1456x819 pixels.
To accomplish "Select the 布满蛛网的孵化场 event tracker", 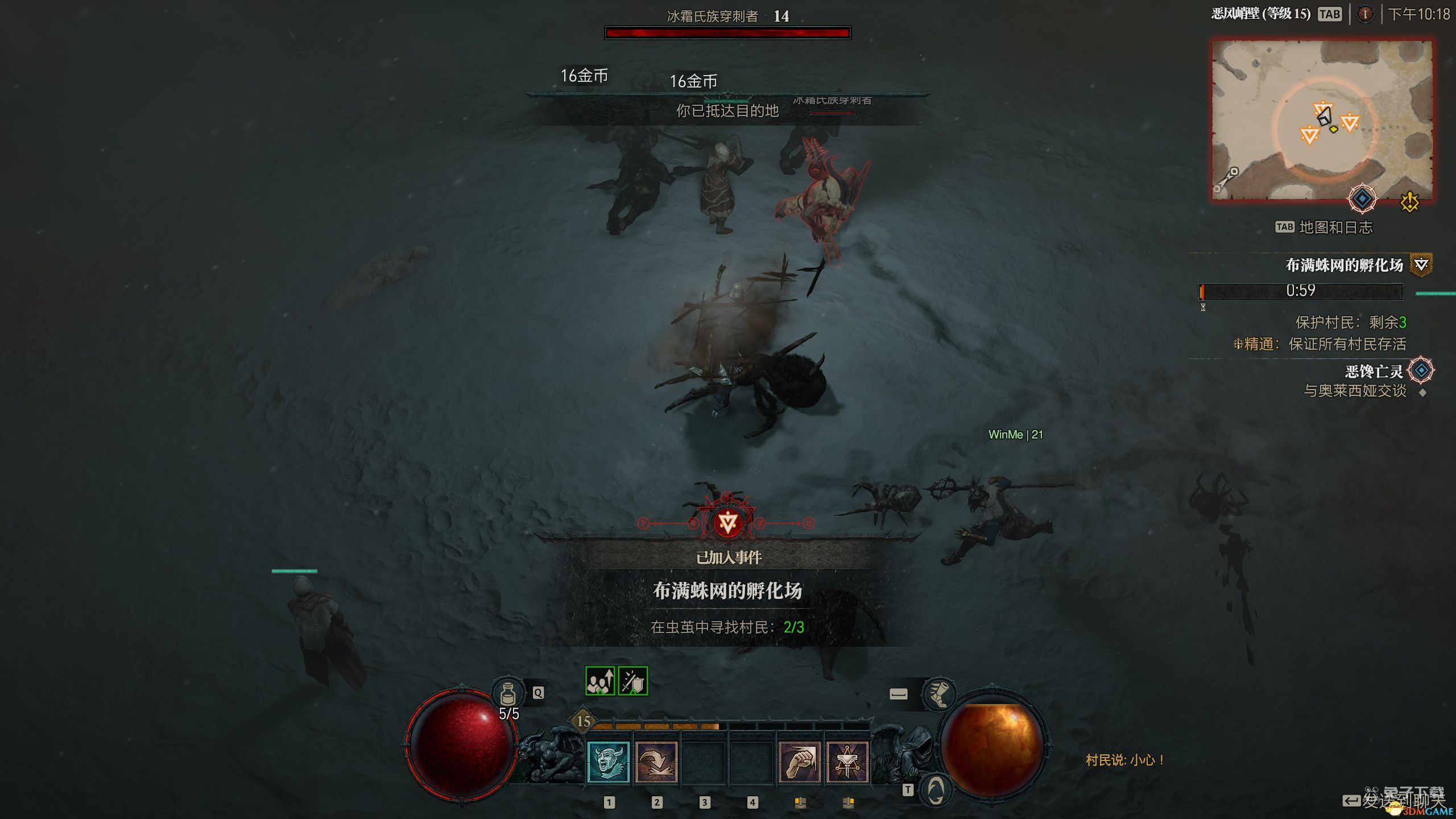I will 1345,265.
